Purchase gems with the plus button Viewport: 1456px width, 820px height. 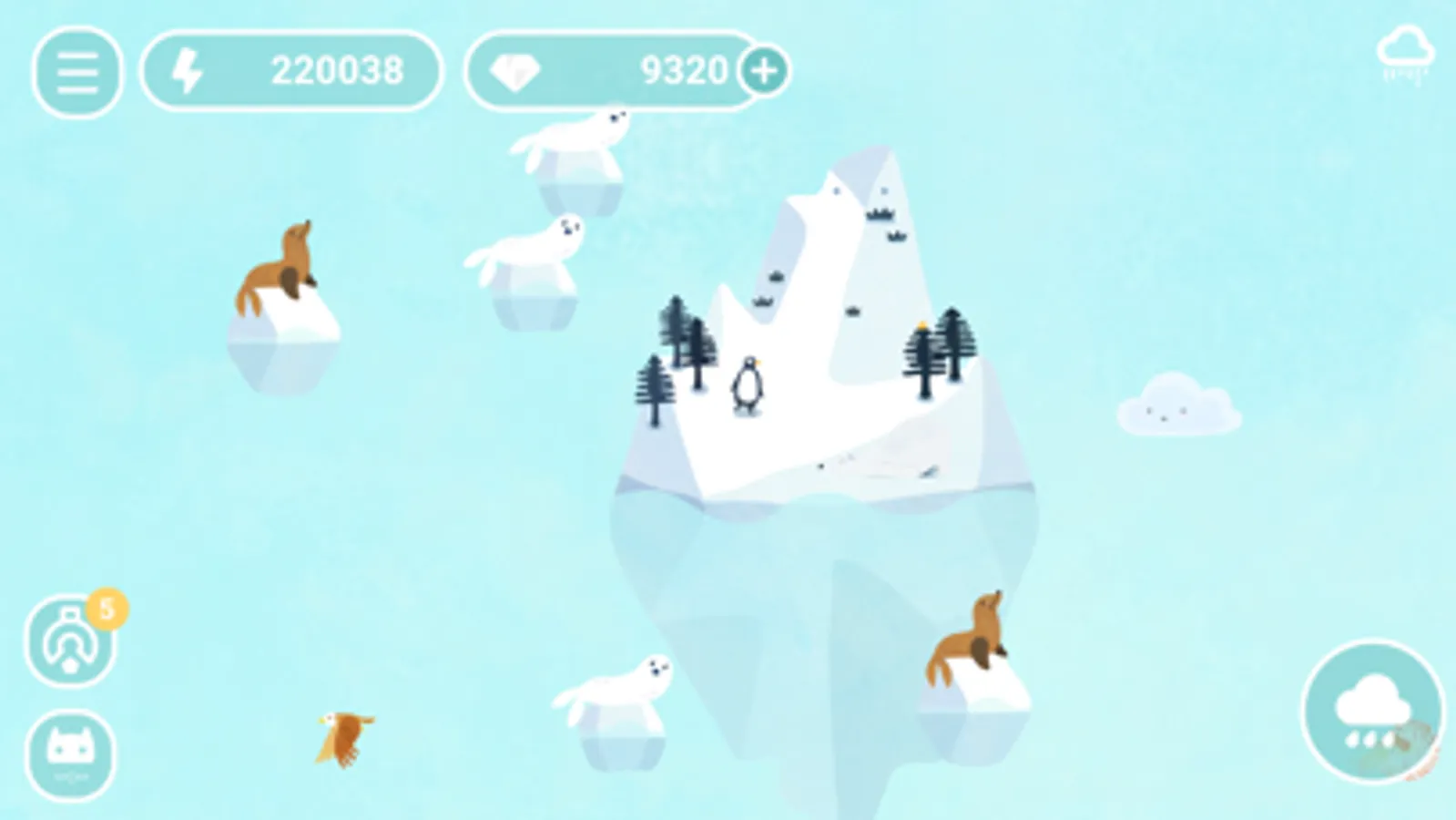coord(765,71)
